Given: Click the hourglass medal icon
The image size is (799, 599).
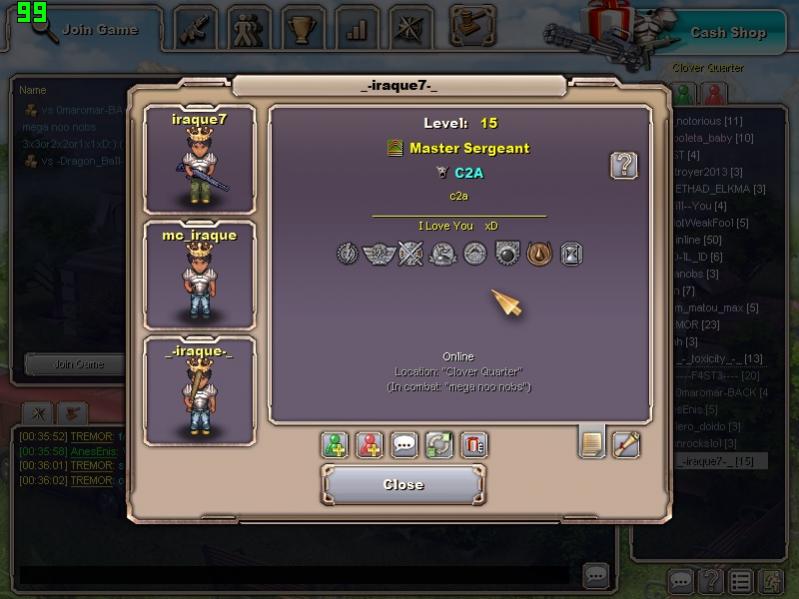Looking at the screenshot, I should click(571, 254).
